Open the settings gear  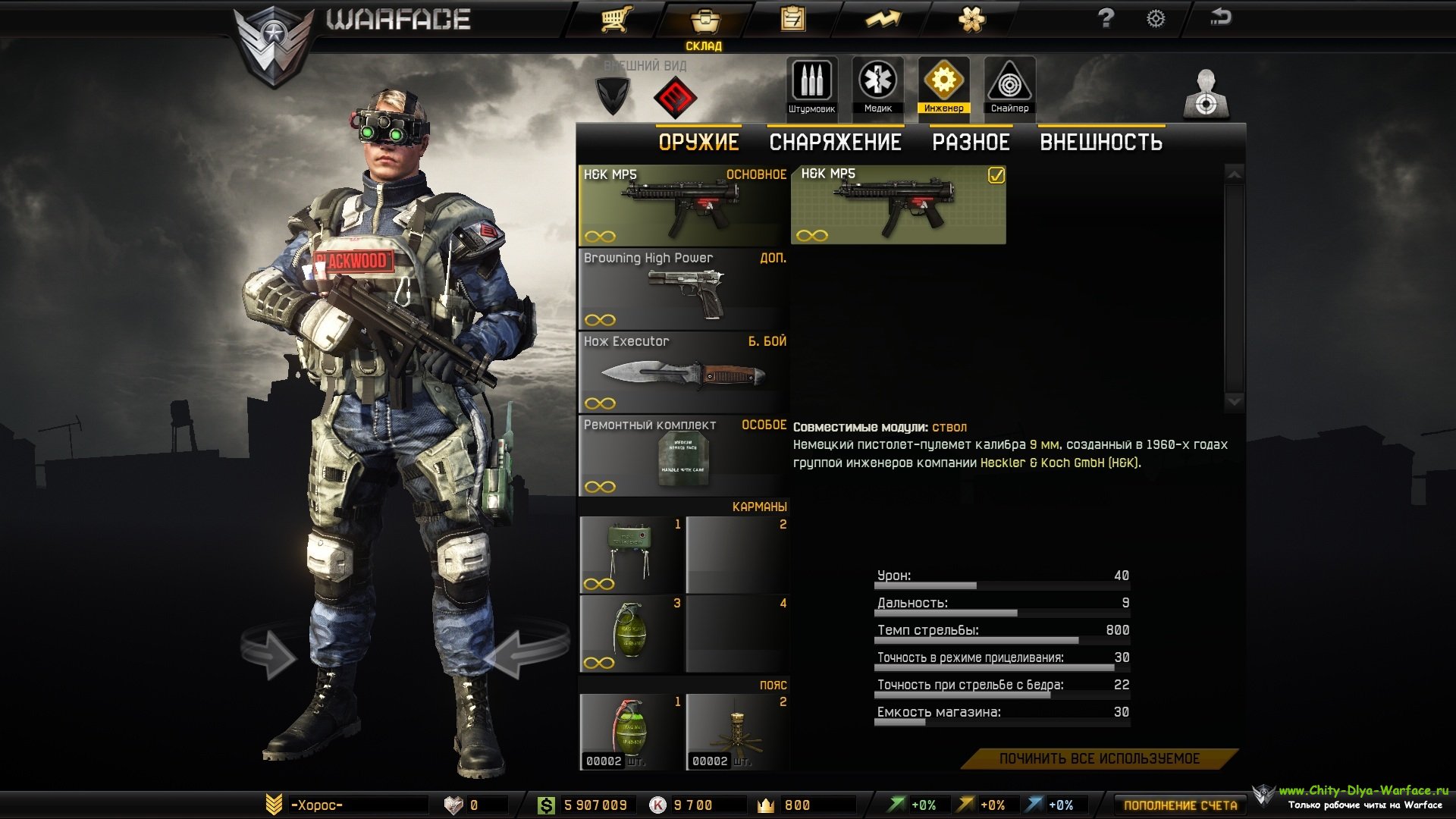[1155, 19]
